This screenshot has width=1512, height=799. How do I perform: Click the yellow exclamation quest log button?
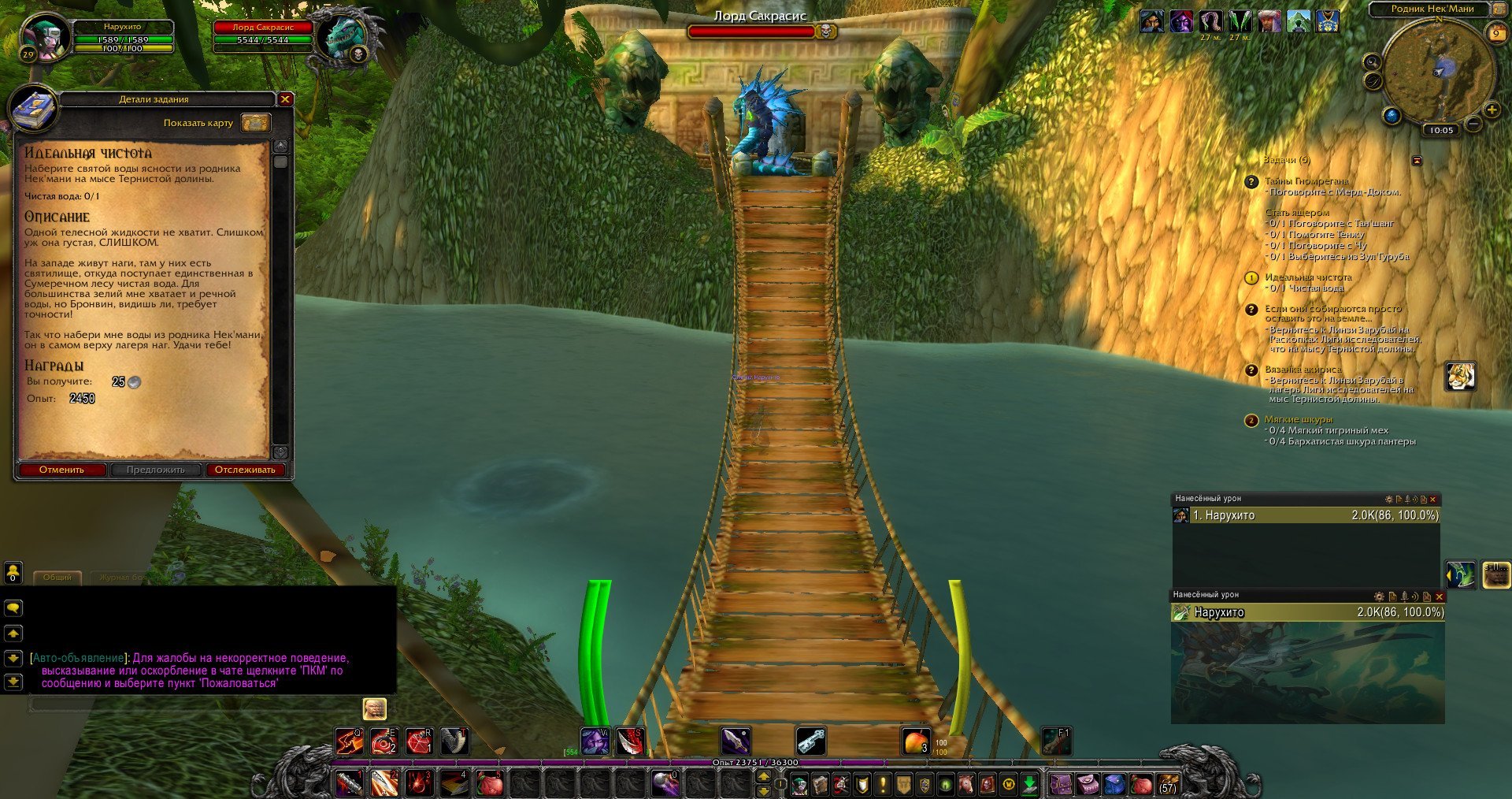pos(883,785)
